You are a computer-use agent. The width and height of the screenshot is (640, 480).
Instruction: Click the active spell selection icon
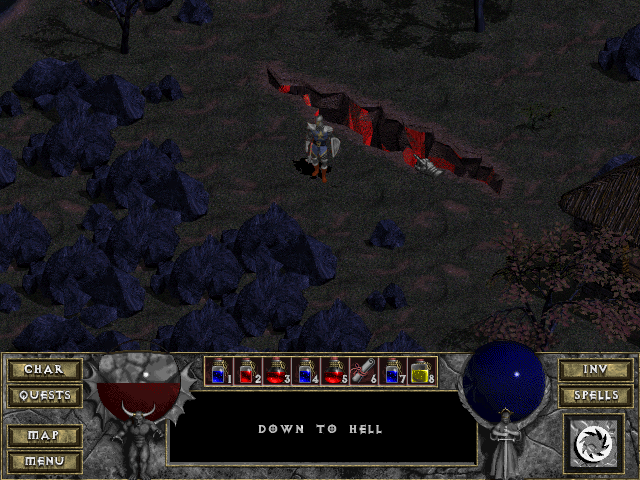point(594,441)
